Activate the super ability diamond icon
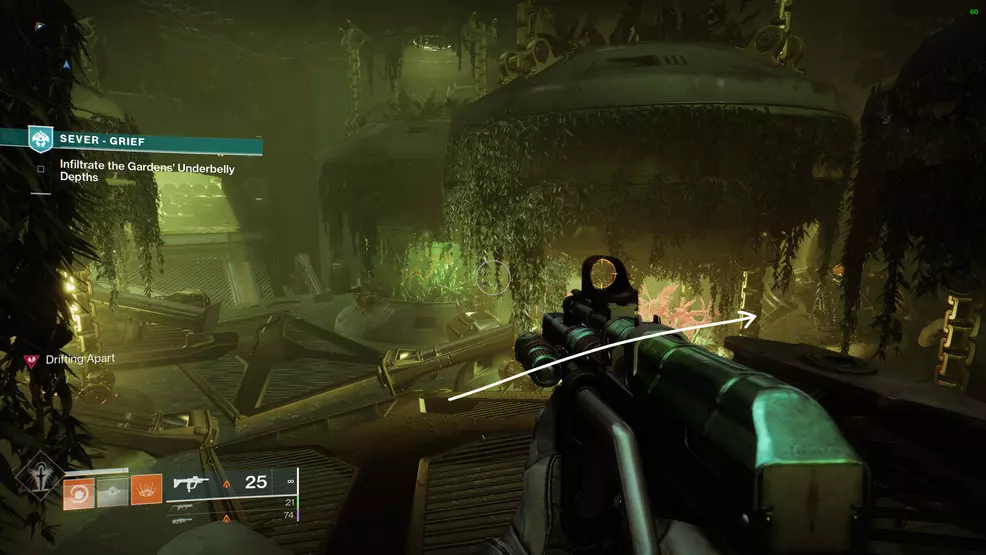 tap(38, 487)
